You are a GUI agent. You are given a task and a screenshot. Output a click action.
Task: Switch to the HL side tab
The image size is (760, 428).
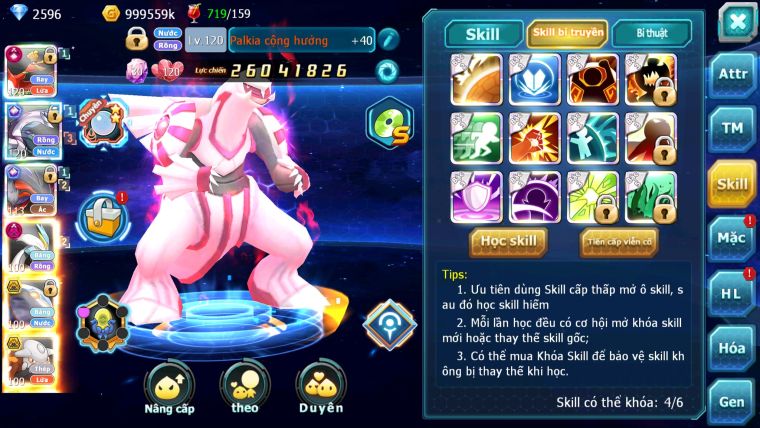732,294
